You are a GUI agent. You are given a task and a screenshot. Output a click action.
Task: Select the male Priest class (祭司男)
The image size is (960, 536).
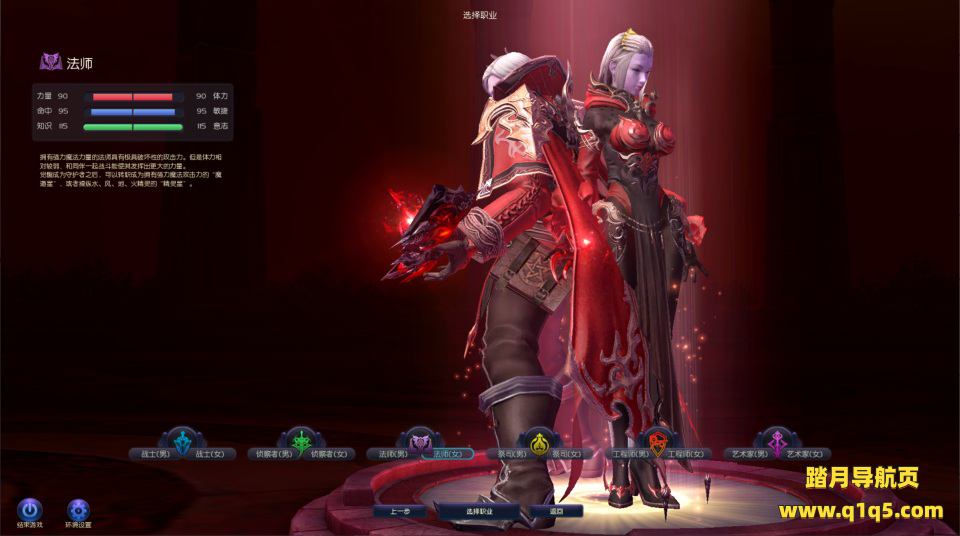tap(512, 454)
